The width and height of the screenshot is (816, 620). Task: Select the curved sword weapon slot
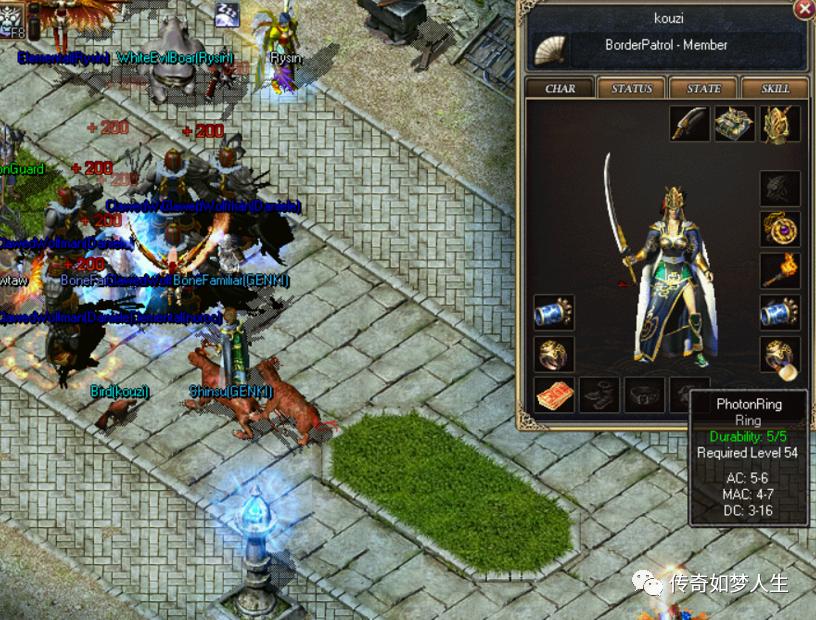coord(690,124)
